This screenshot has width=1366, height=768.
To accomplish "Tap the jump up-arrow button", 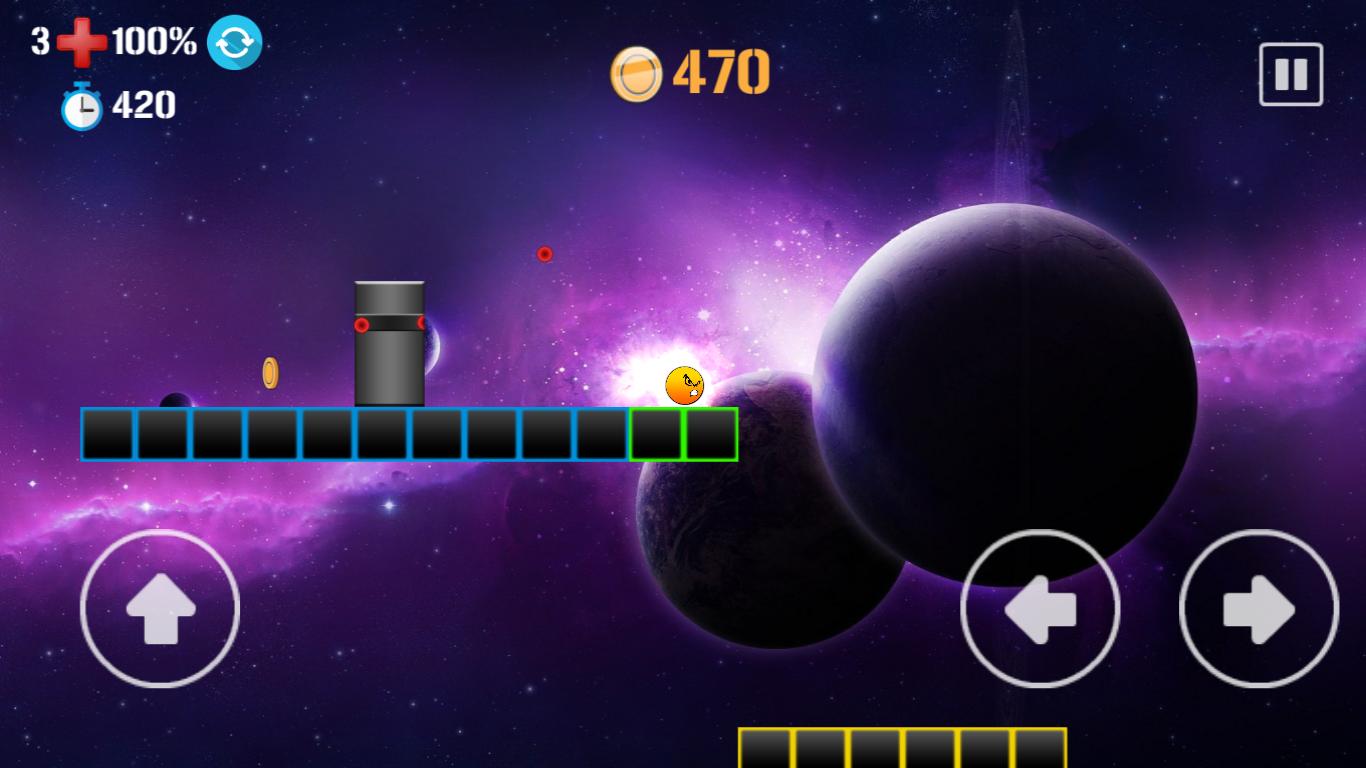I will [x=160, y=608].
